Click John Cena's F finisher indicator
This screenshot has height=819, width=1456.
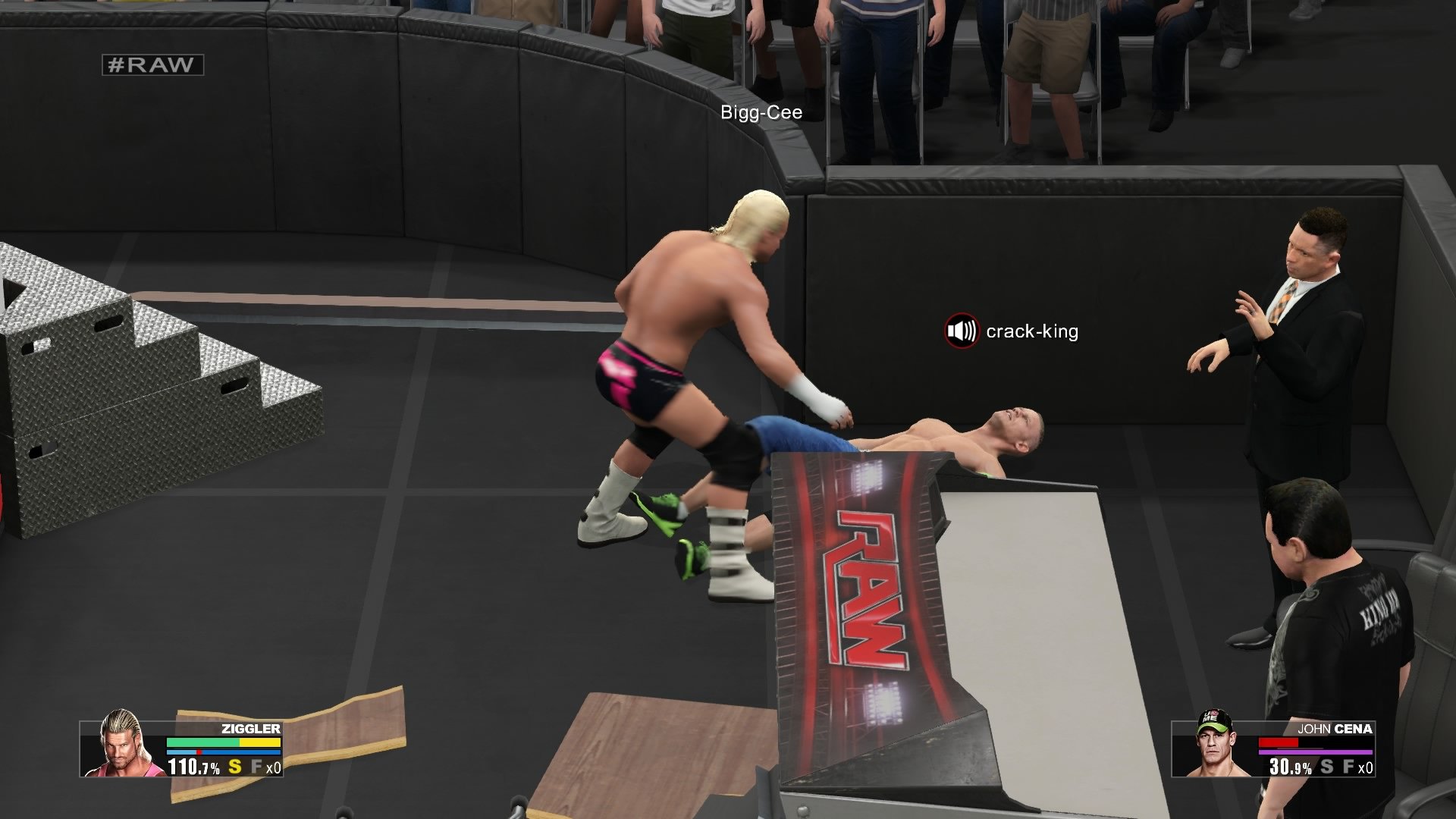coord(1348,767)
